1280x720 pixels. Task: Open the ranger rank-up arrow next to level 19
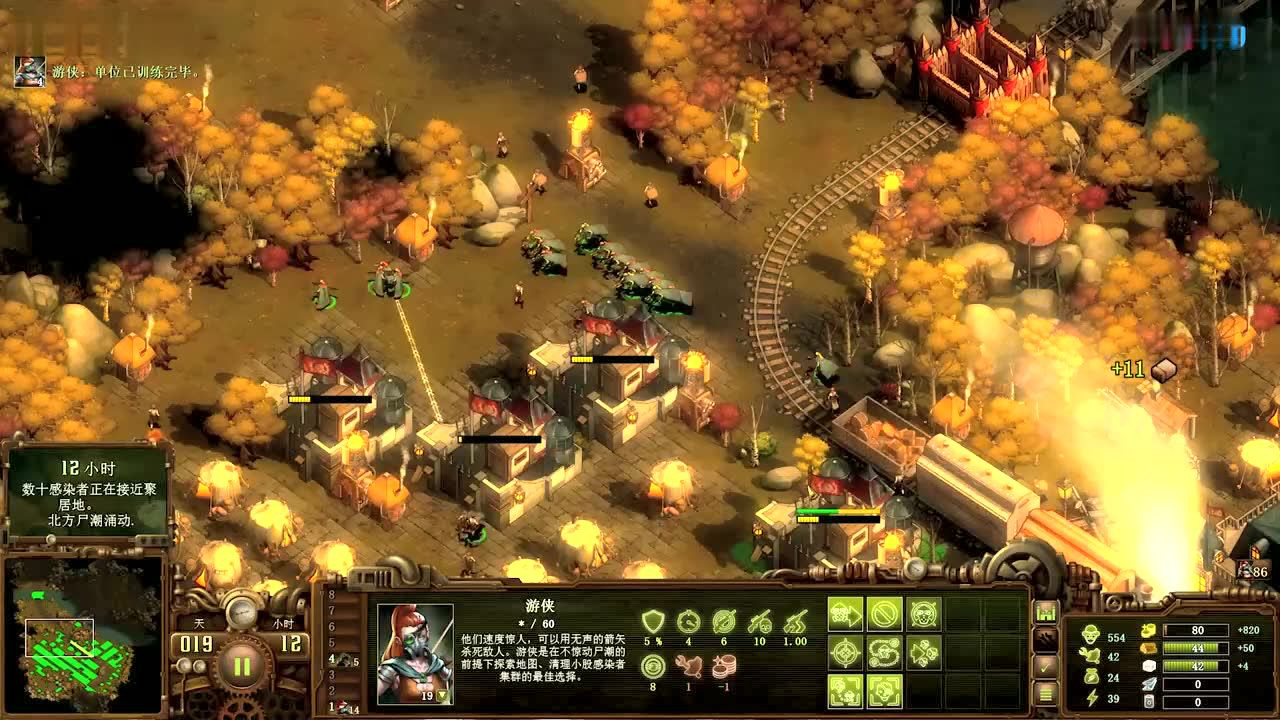[x=442, y=695]
